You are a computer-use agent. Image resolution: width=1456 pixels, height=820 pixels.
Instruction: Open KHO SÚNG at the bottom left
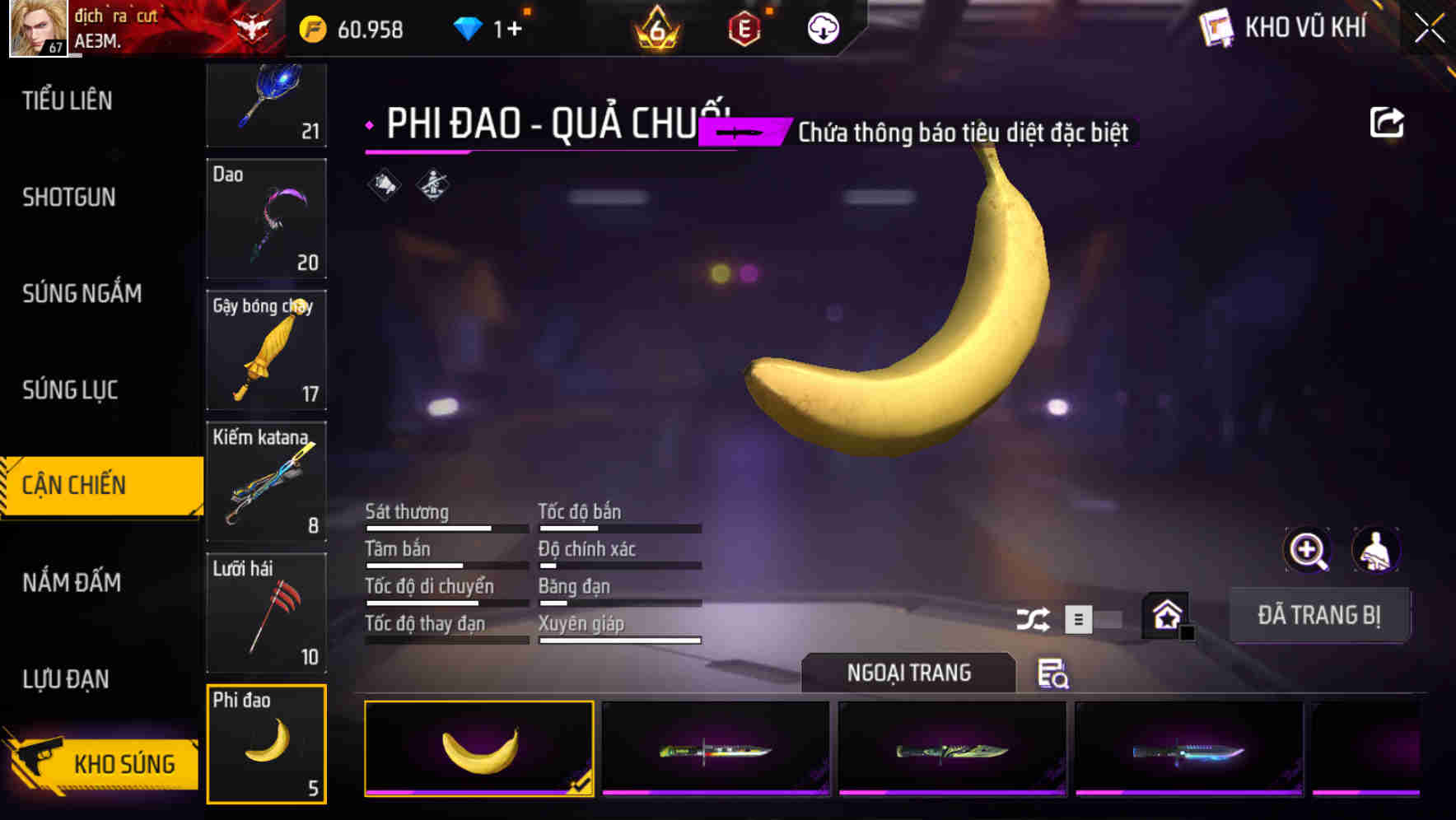[x=125, y=763]
